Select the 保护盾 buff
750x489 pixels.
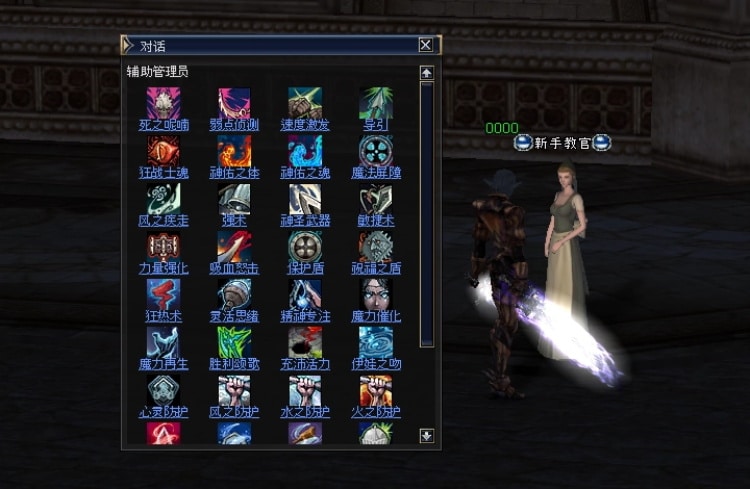click(x=305, y=268)
